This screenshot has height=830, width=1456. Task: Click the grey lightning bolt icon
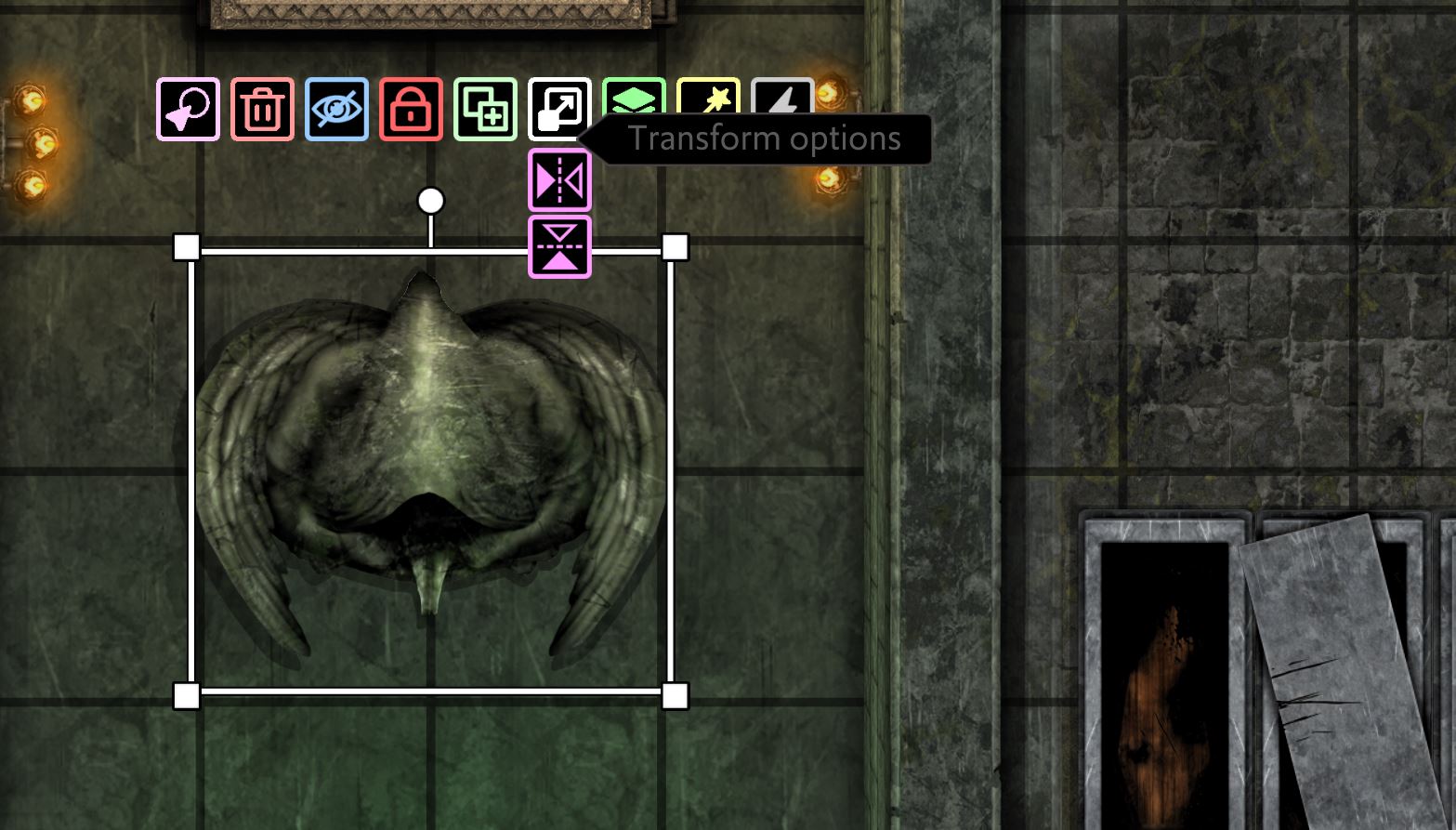(782, 99)
